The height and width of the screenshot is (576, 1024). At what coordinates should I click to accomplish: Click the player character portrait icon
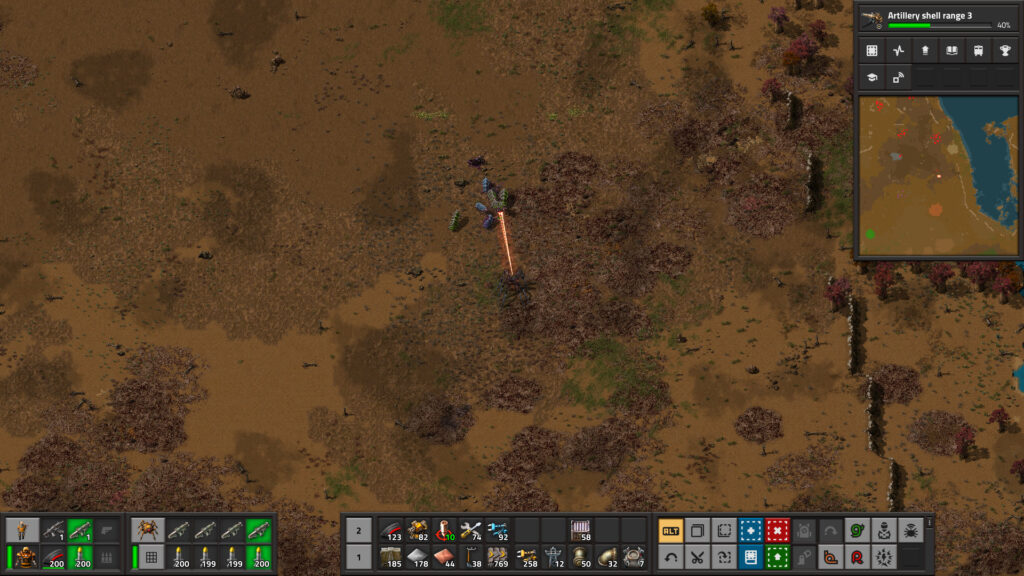(24, 530)
